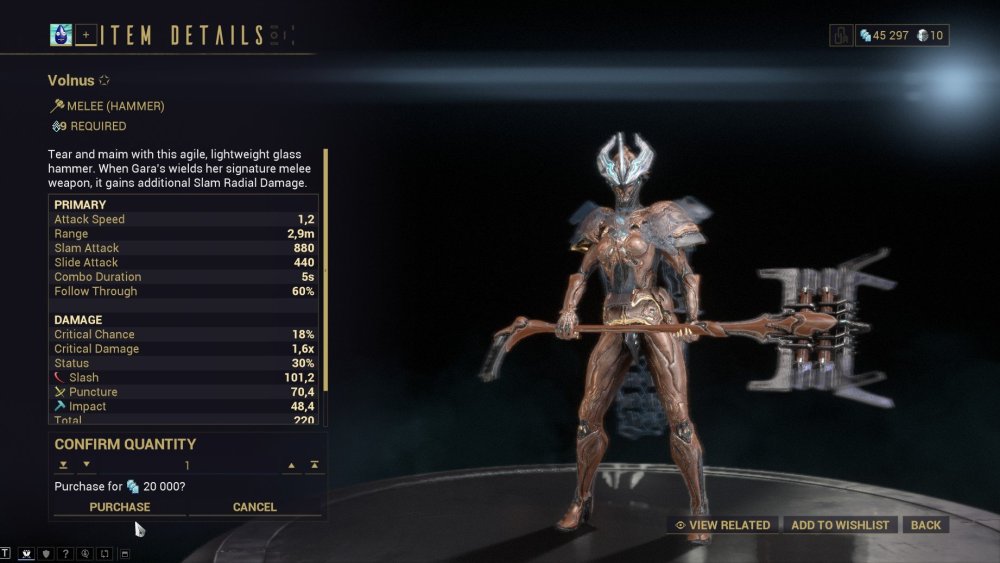Open the question mark help icon
1000x563 pixels.
tap(66, 553)
